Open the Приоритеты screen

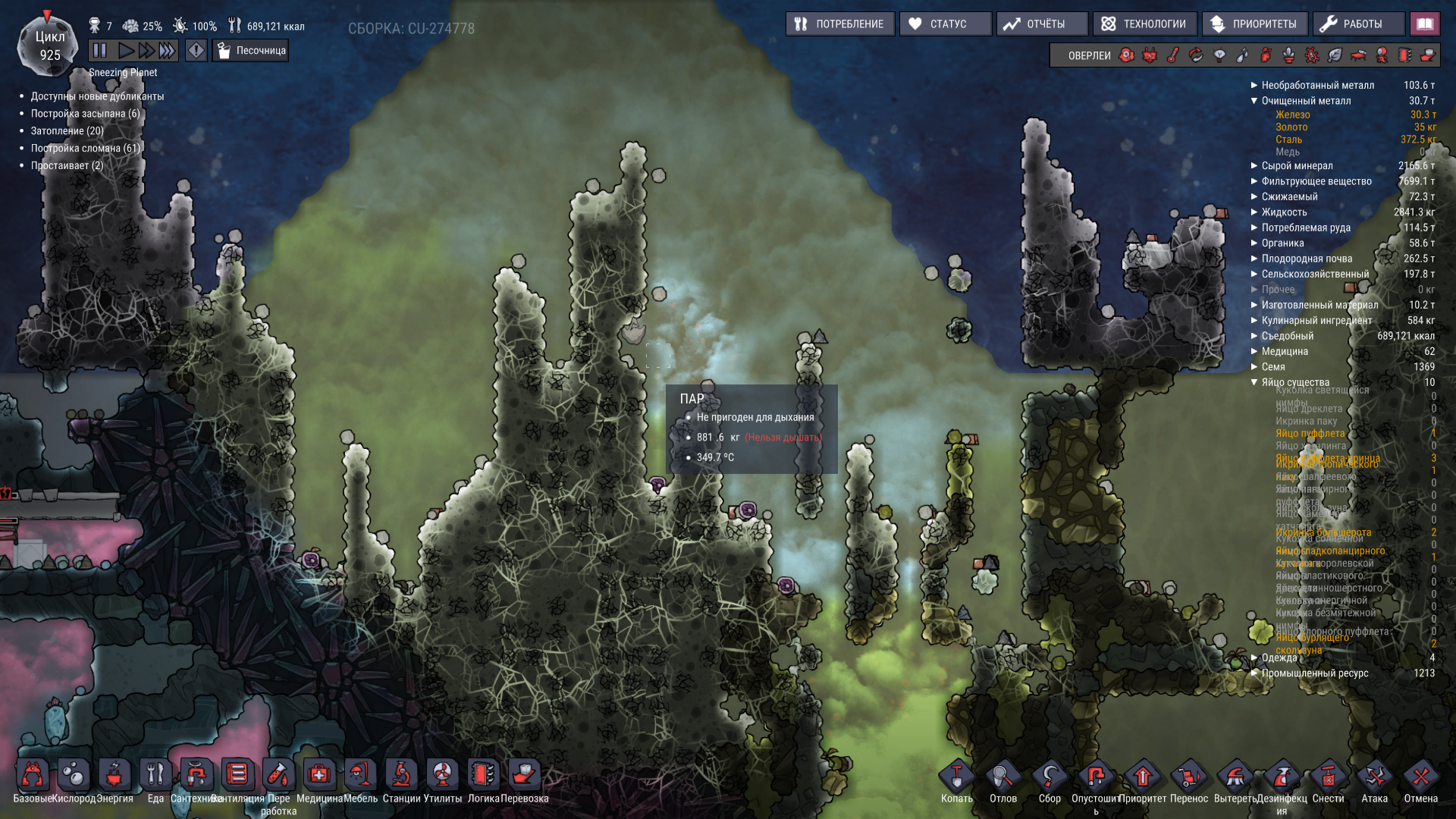(x=1256, y=24)
